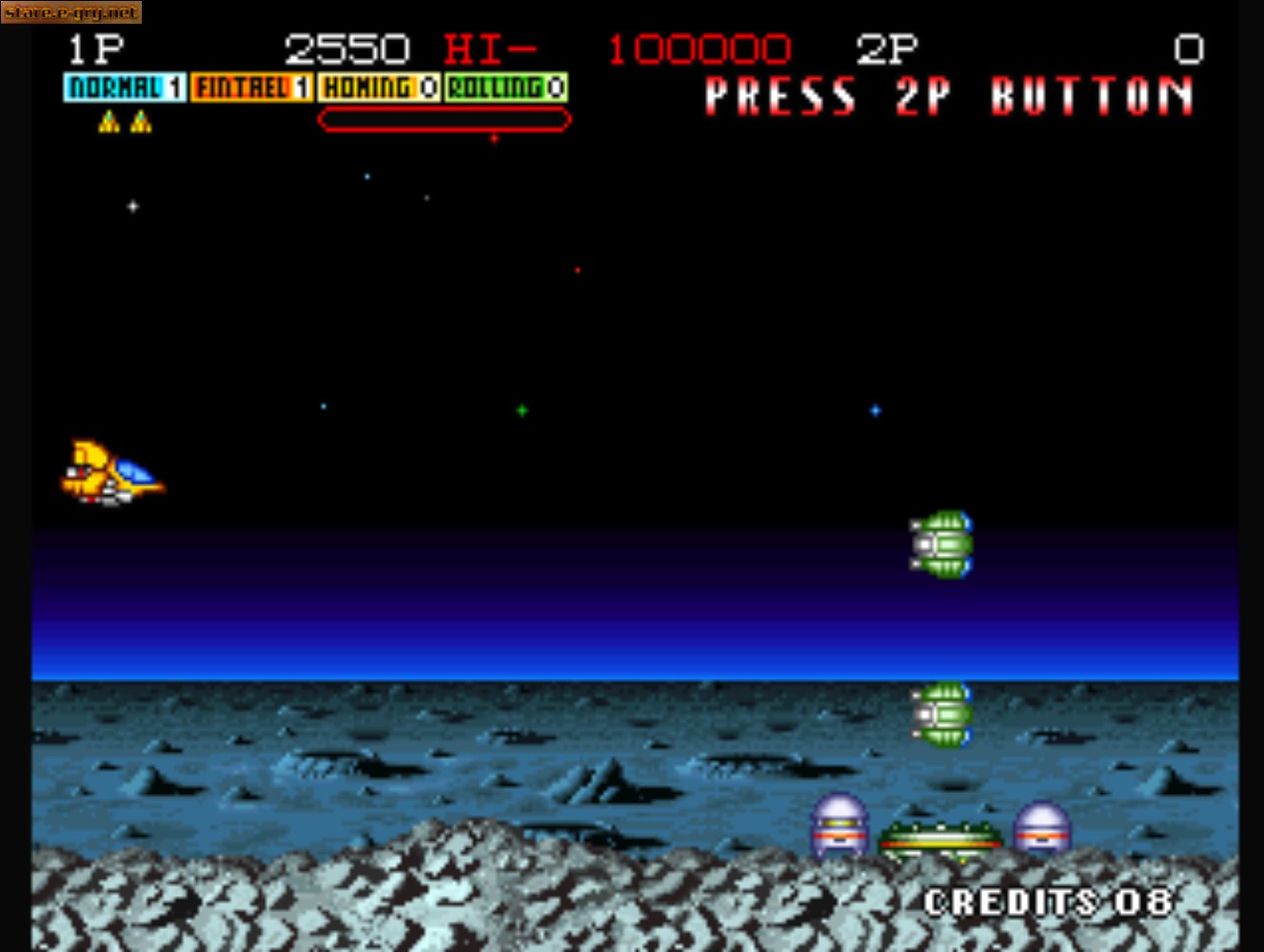The width and height of the screenshot is (1264, 952).
Task: Choose the orange FINTAEL weapon indicator
Action: (x=251, y=88)
